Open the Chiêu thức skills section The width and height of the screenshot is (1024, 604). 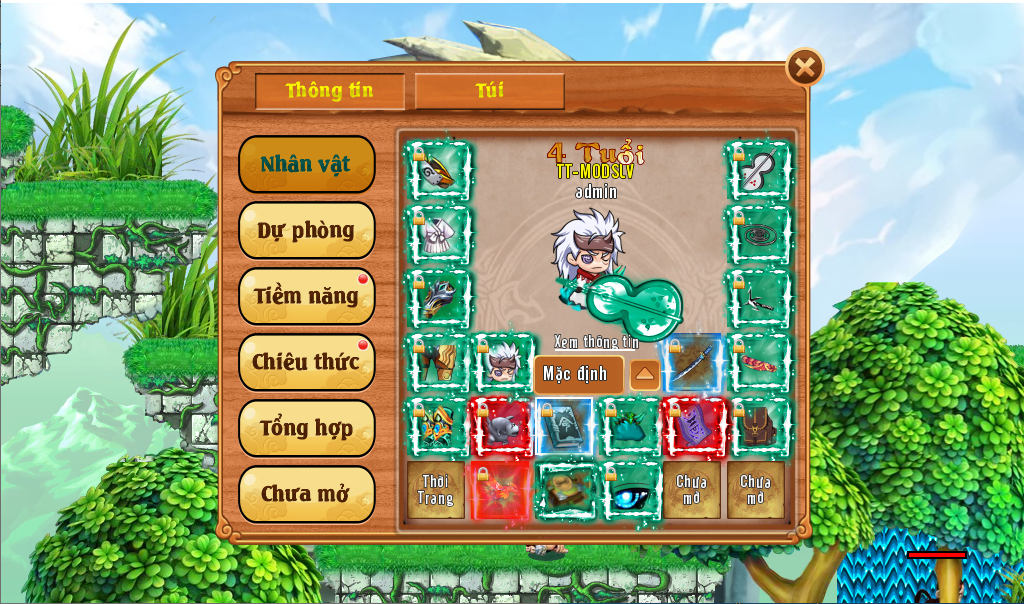pos(306,362)
